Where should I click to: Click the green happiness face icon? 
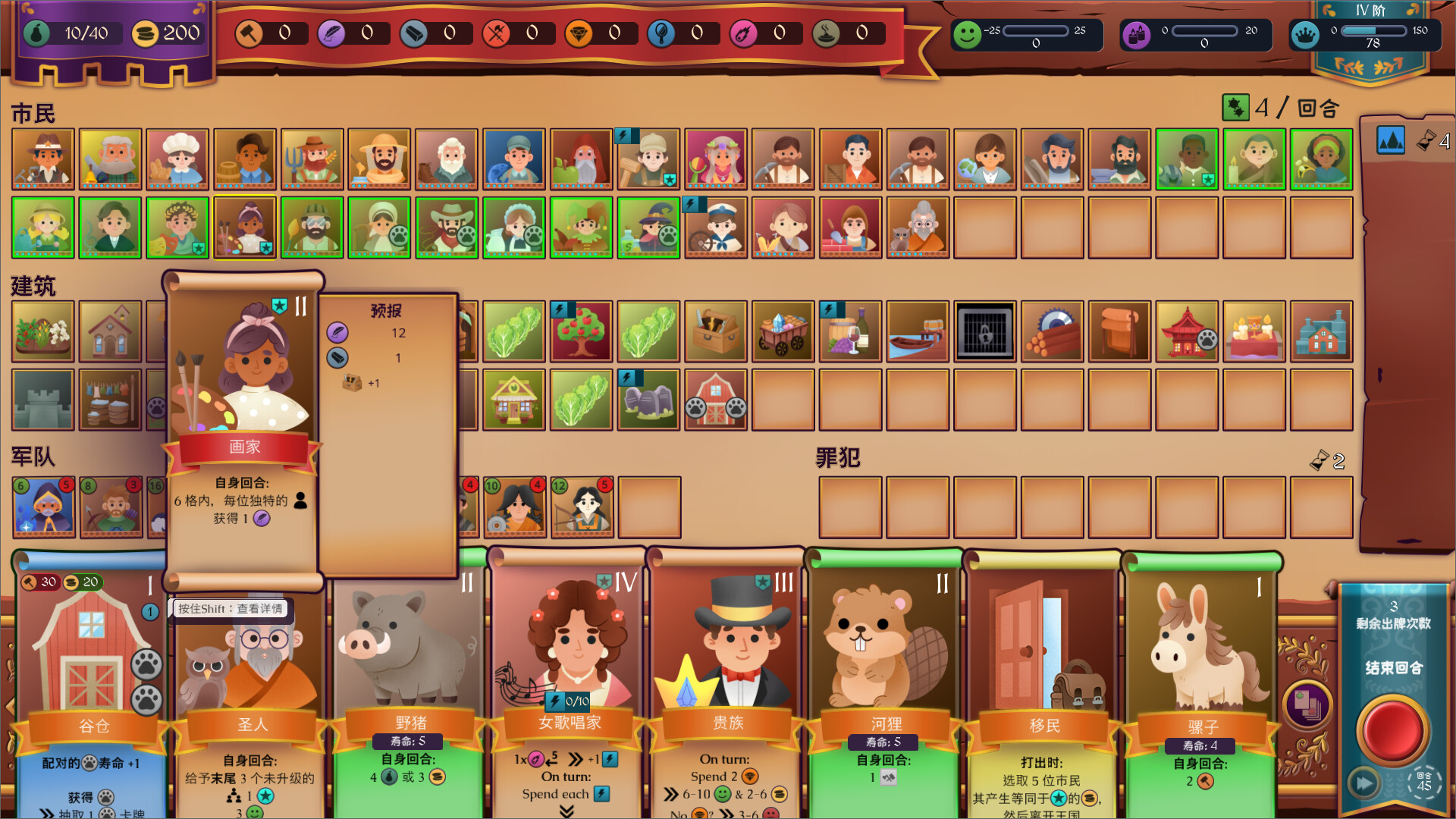(969, 33)
